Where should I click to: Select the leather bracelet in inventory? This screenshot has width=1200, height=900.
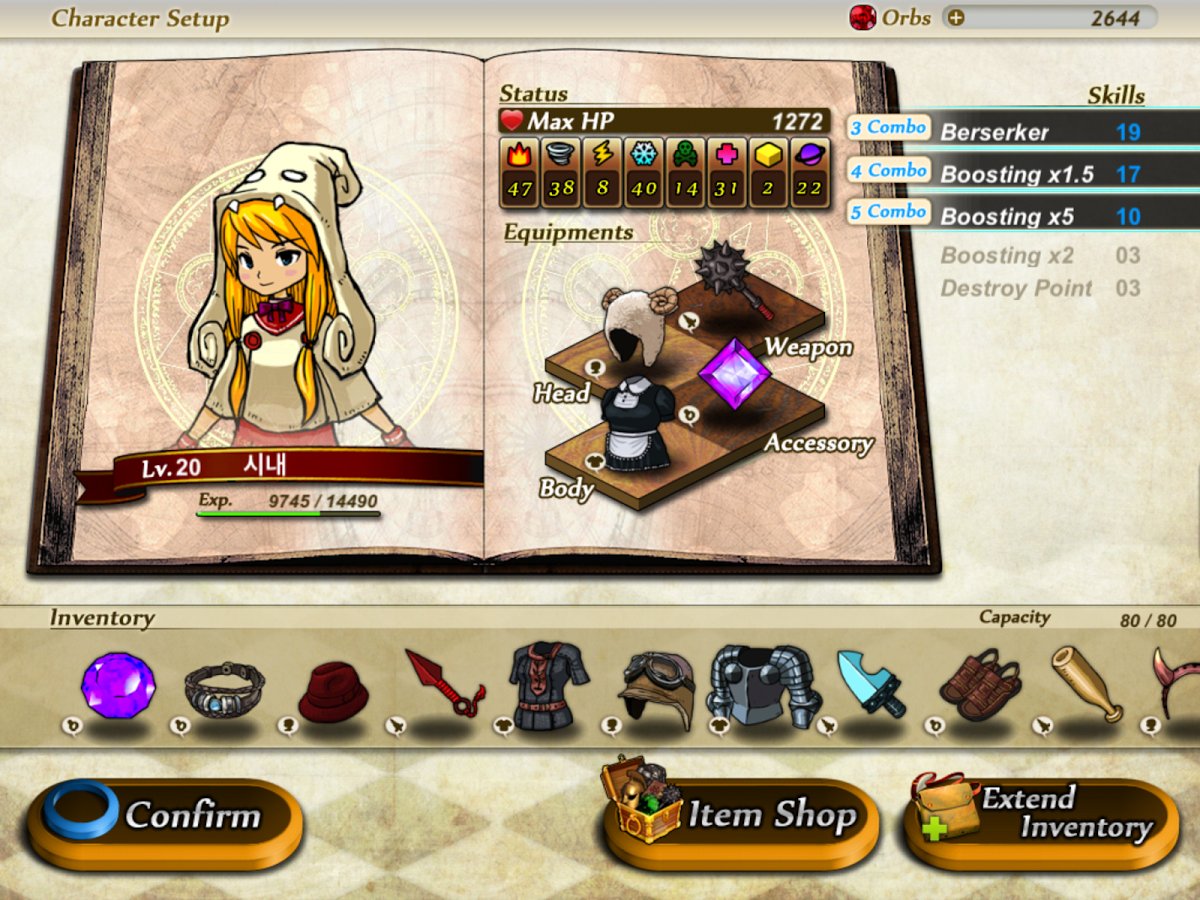[224, 687]
